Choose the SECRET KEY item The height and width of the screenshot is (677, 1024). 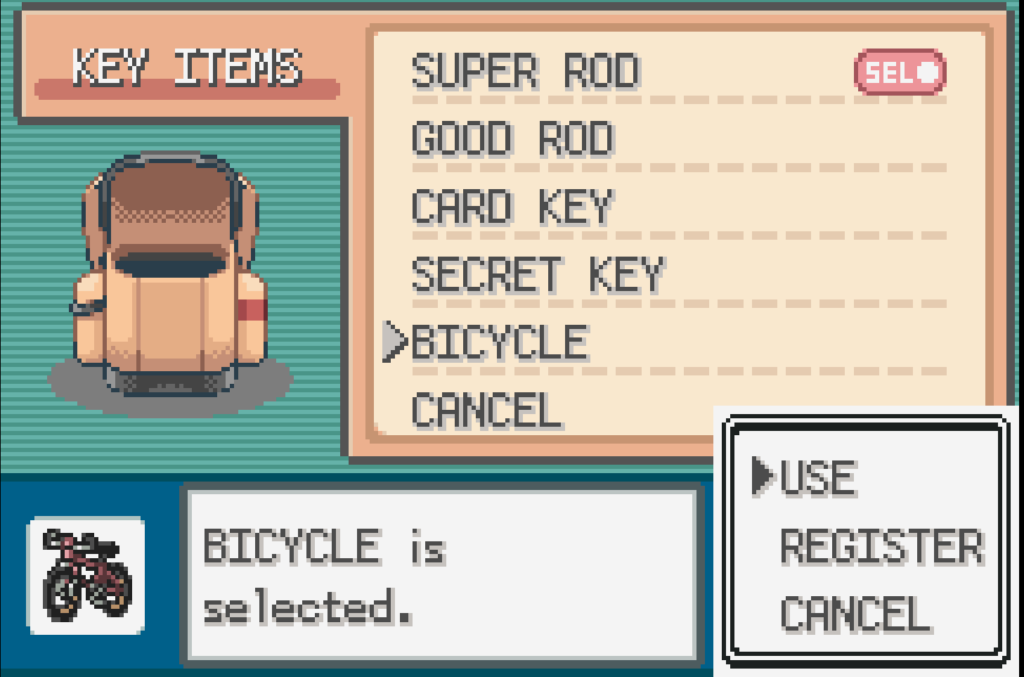pyautogui.click(x=537, y=274)
